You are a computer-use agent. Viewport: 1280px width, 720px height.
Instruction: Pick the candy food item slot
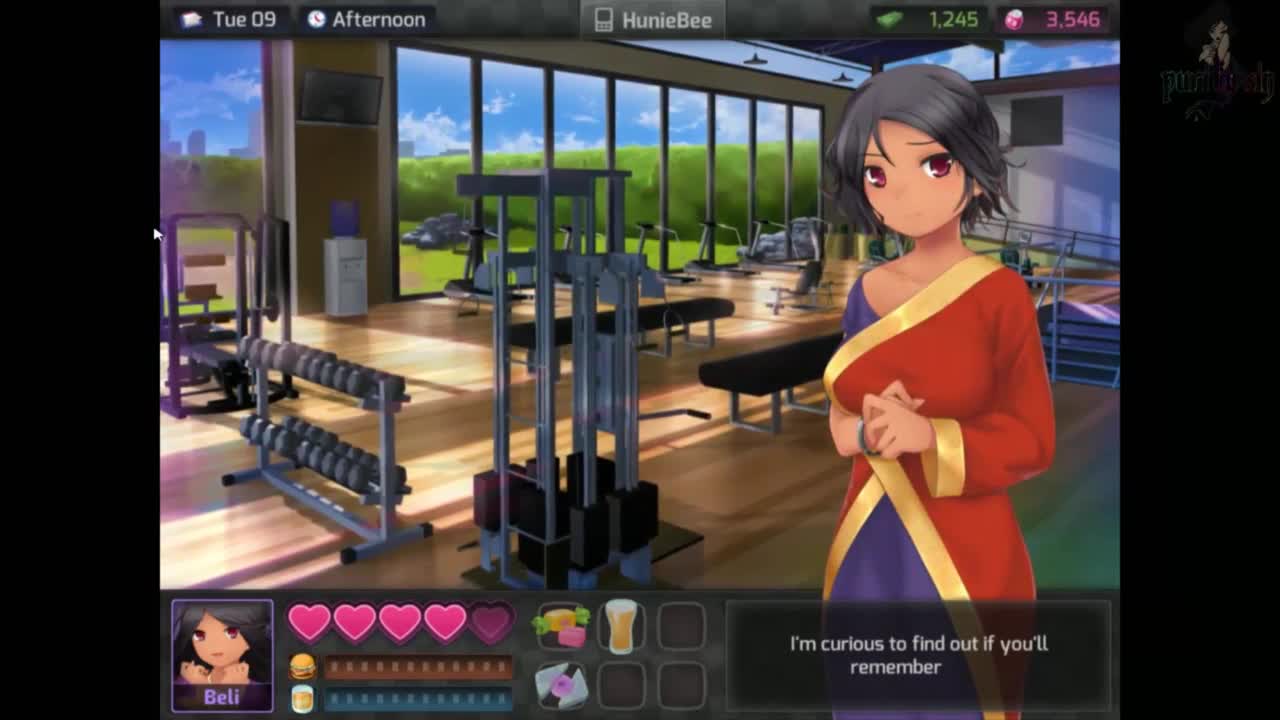[x=562, y=626]
